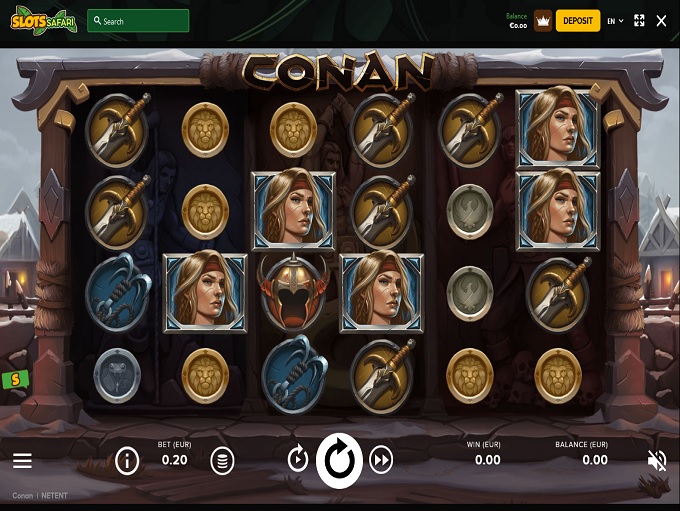Viewport: 680px width, 511px height.
Task: Click the yellow Deposit button
Action: click(578, 20)
